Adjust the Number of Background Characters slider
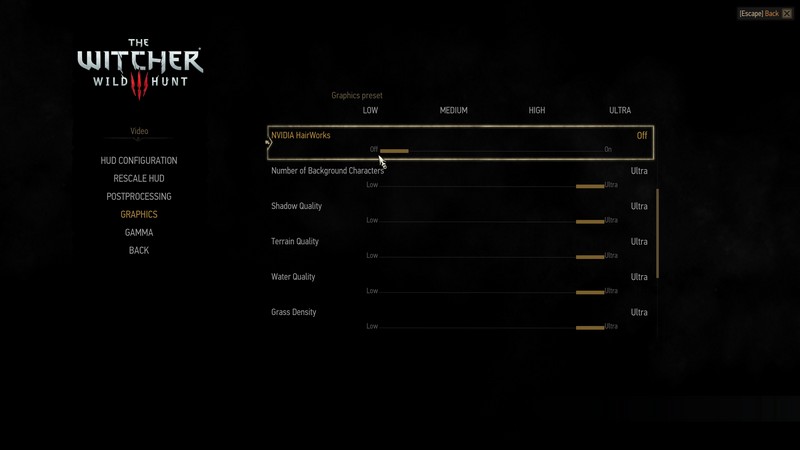Screen dimensions: 800x450 (491, 186)
